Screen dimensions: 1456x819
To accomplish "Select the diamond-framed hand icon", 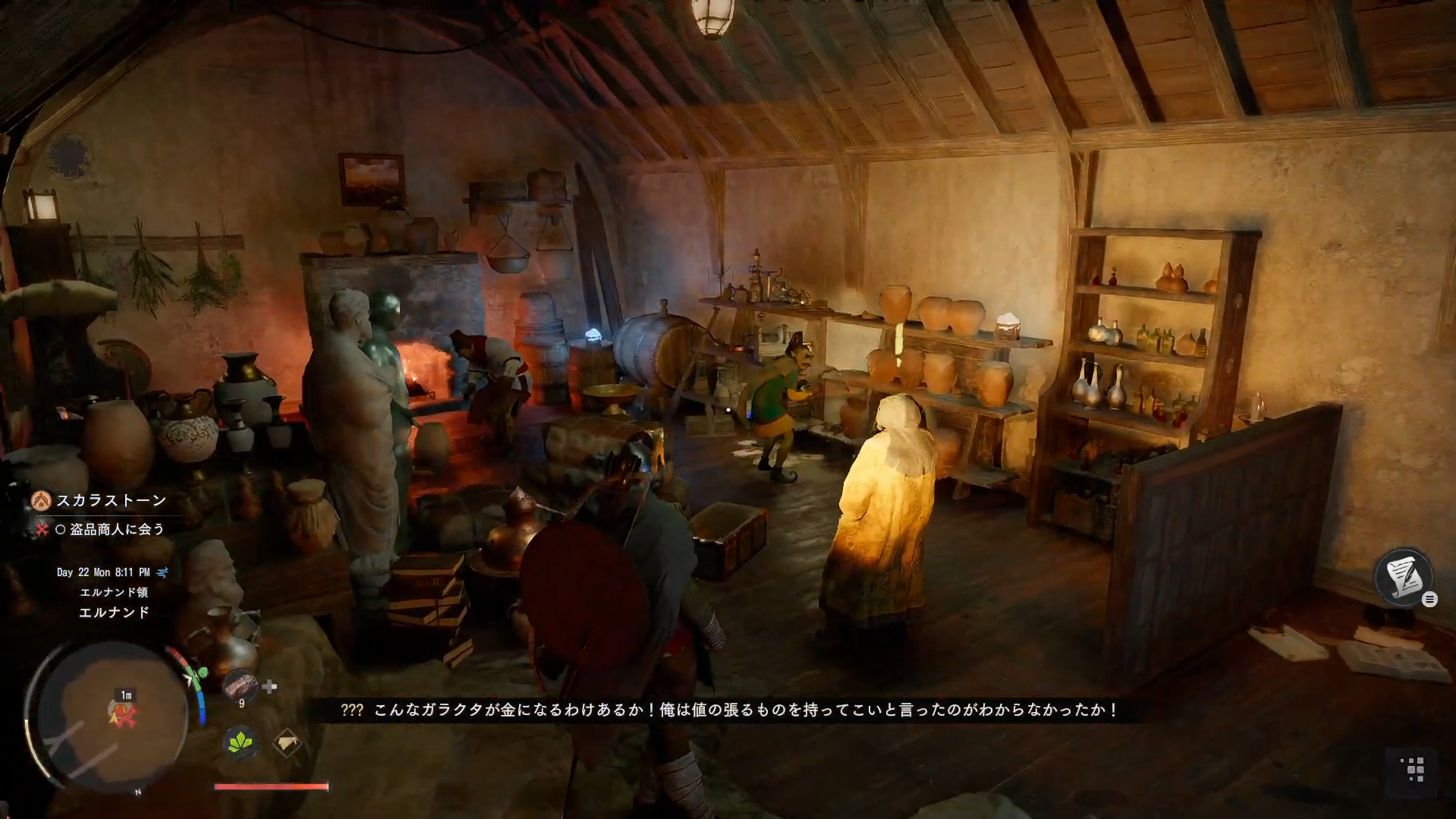I will pos(287,742).
